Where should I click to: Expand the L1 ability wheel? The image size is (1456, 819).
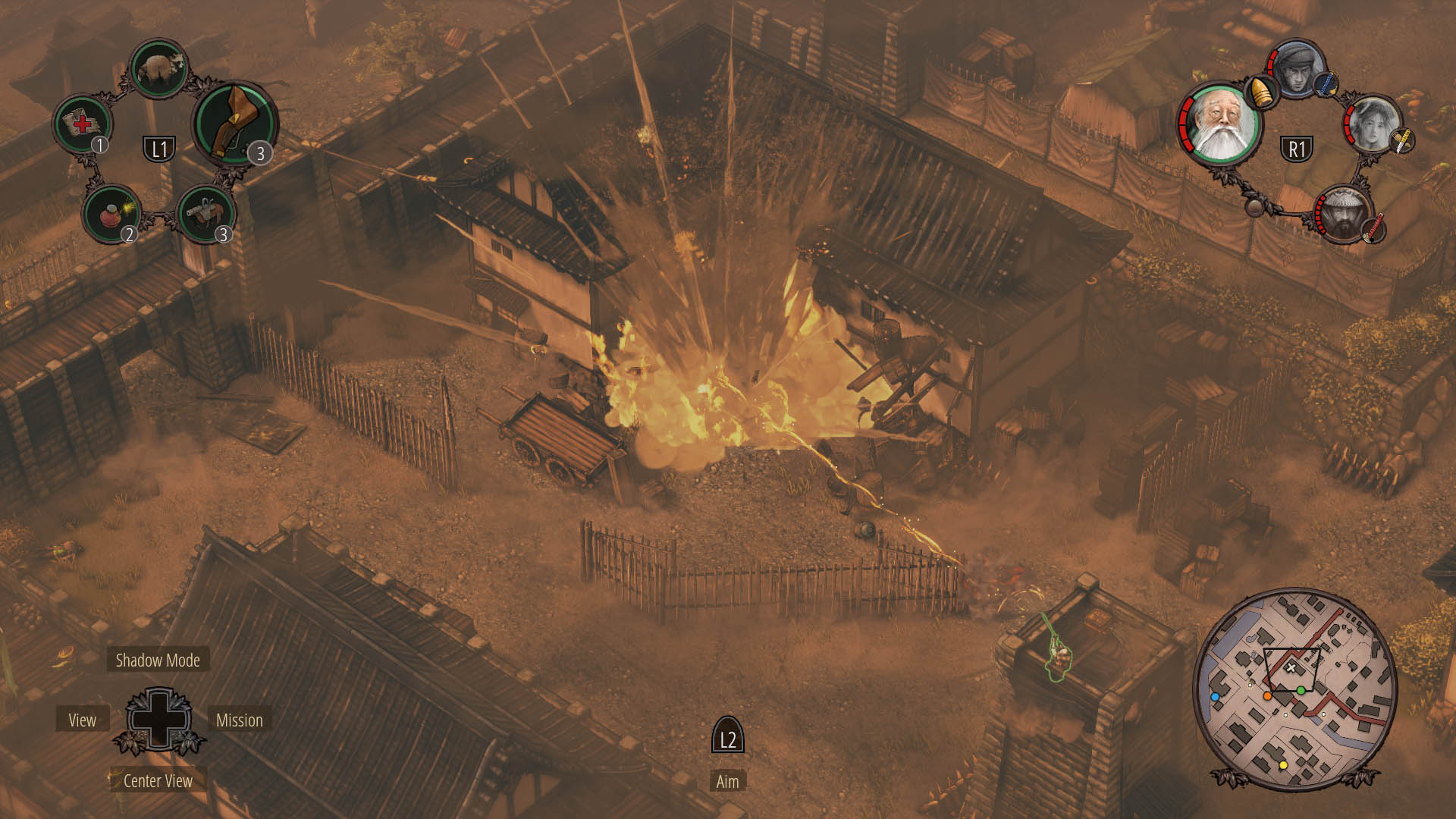160,149
